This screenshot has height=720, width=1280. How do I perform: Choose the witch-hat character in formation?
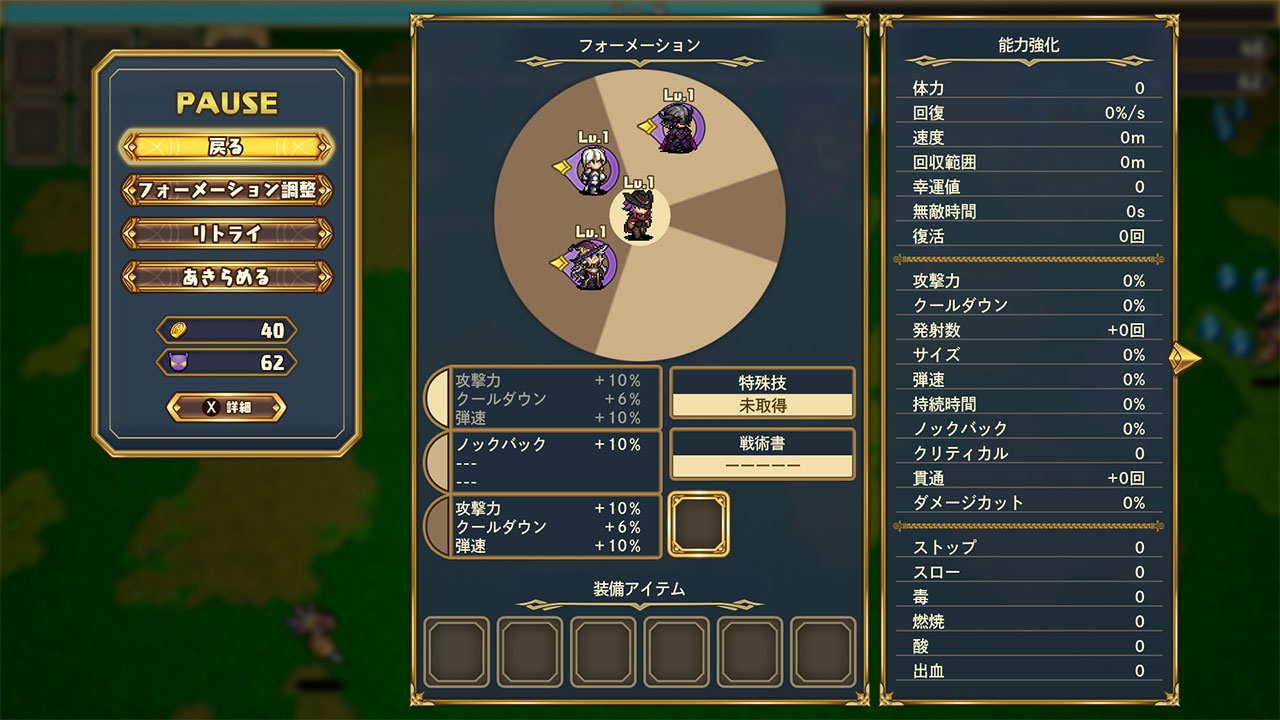tap(592, 264)
